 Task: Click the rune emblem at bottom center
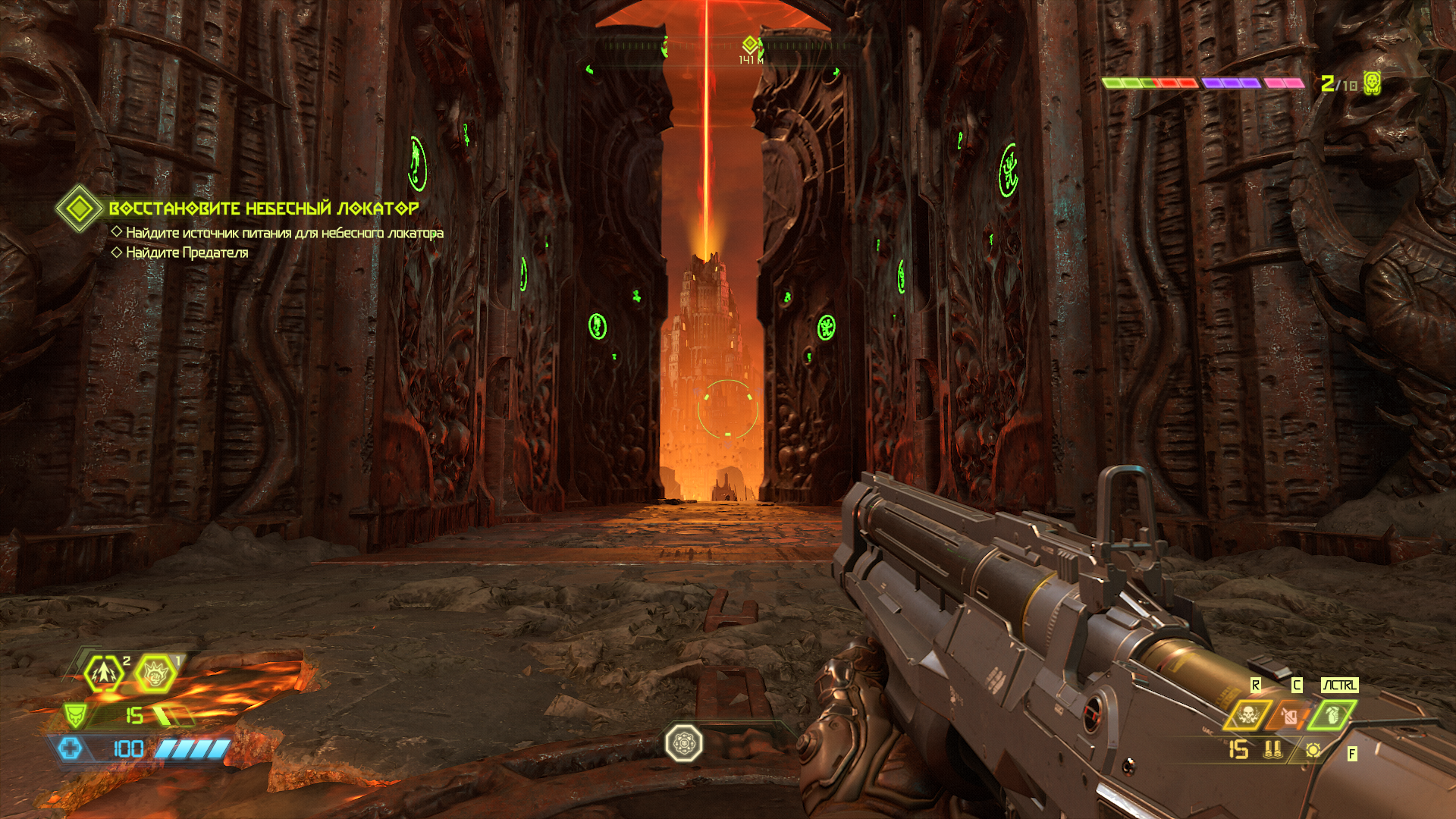pos(684,743)
